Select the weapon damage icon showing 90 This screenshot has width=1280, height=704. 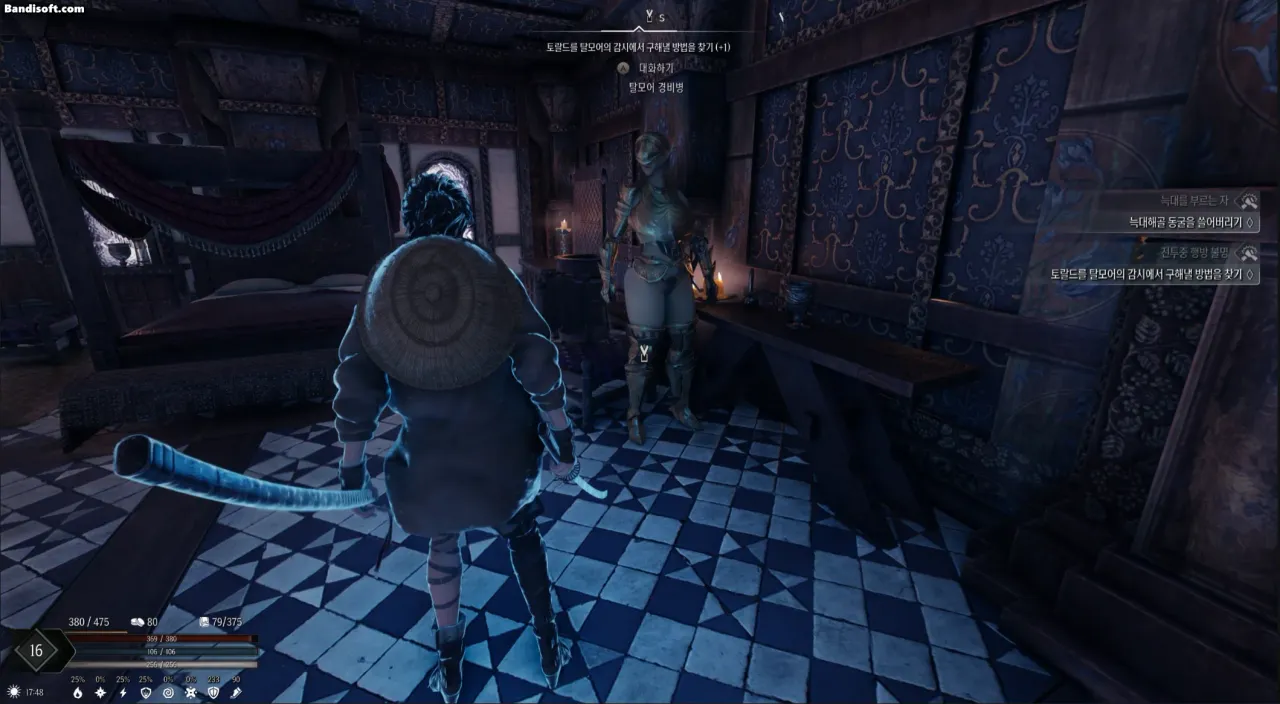[236, 692]
